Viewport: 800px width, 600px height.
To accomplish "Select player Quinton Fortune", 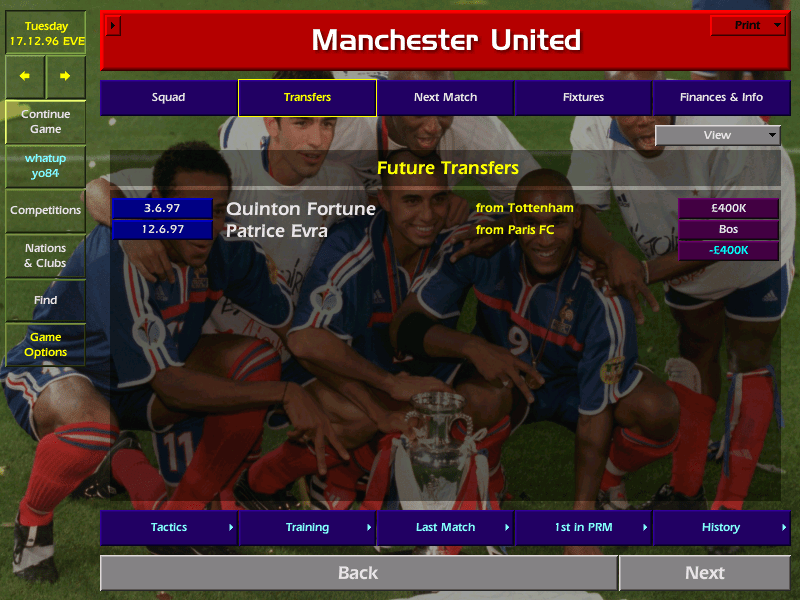I will click(x=301, y=209).
